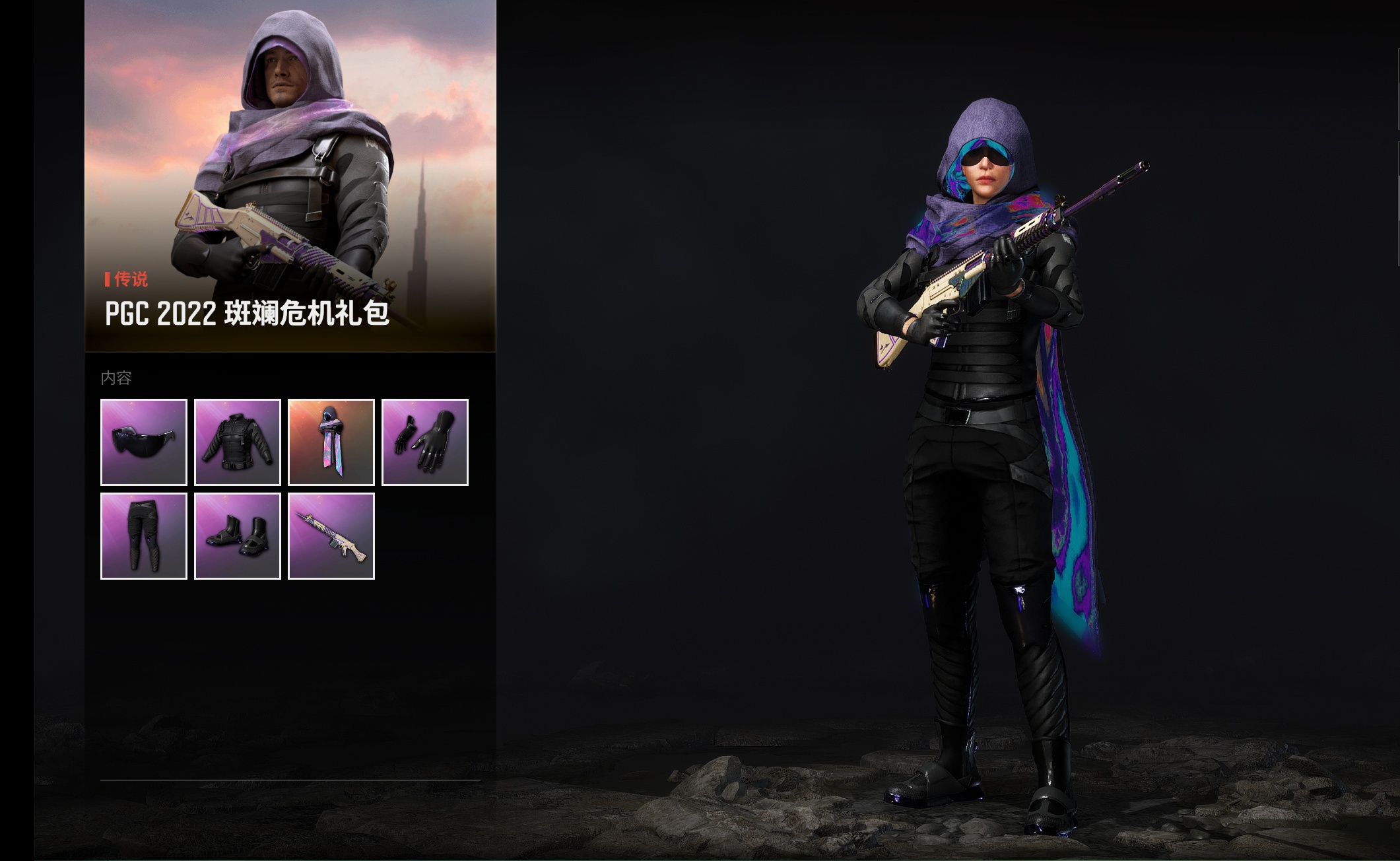
Task: Select the black sunglasses item slot
Action: (144, 442)
